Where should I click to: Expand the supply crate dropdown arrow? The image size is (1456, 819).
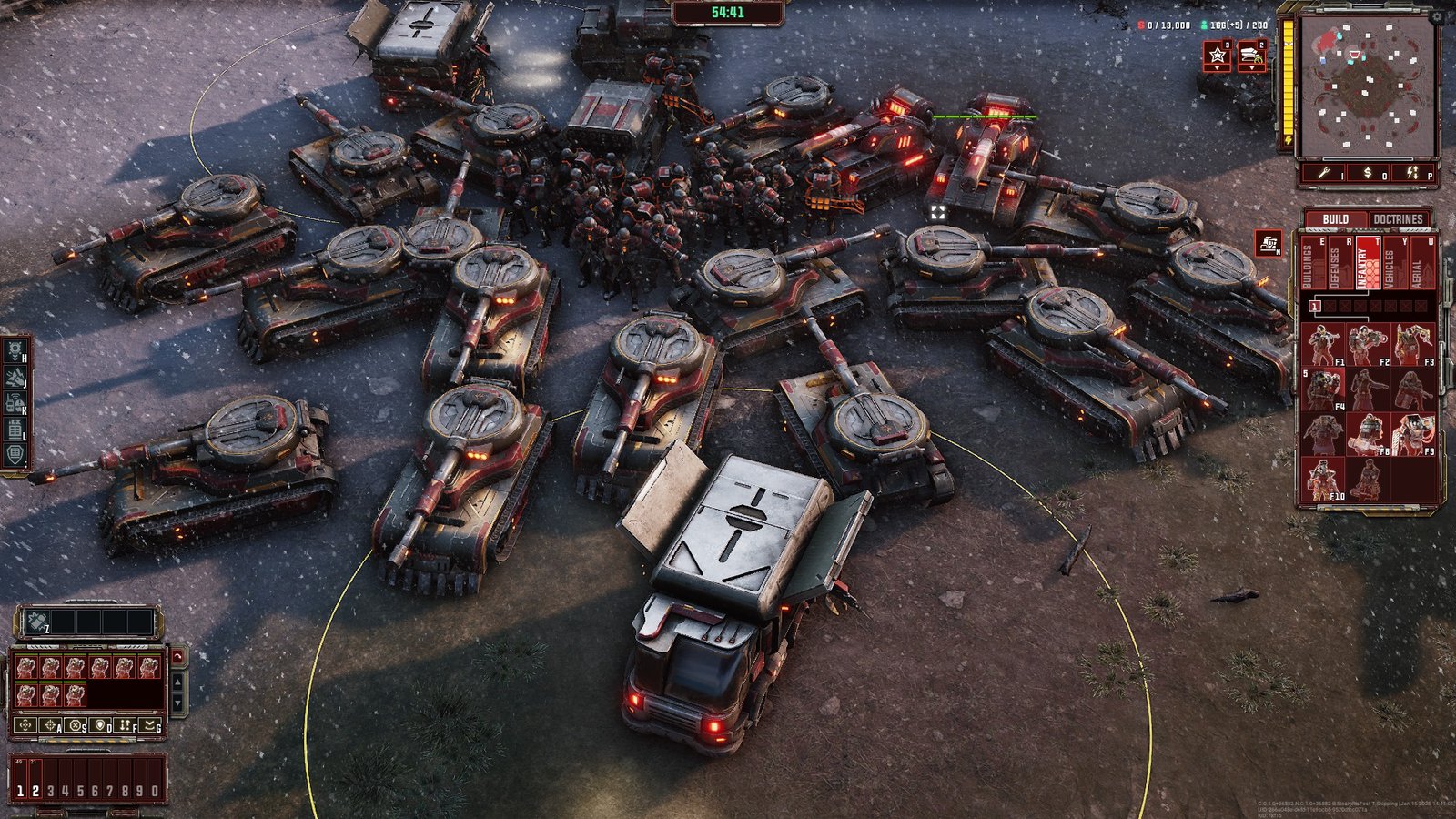(1252, 67)
